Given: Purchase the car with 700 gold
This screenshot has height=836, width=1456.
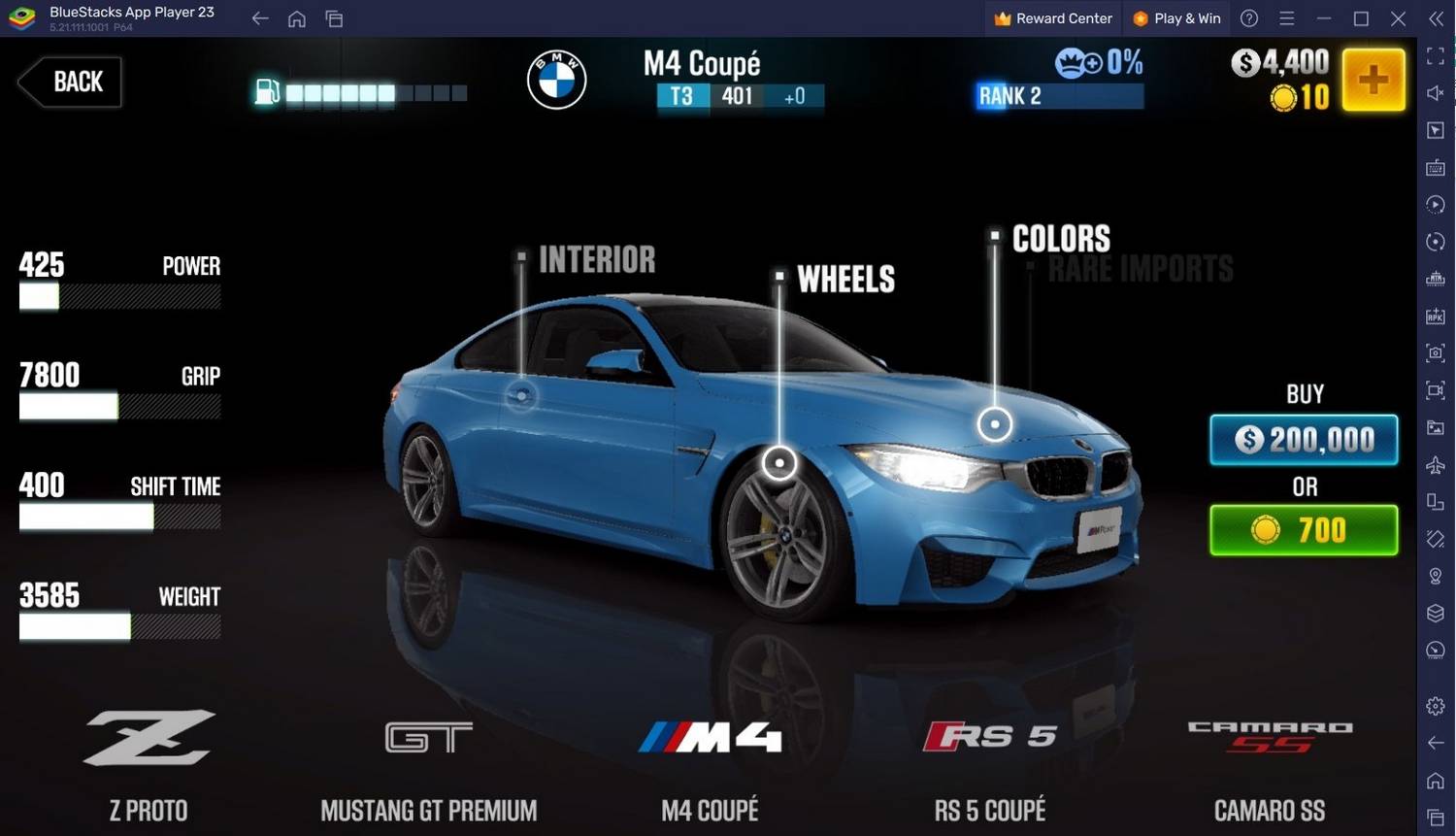Looking at the screenshot, I should [1304, 530].
